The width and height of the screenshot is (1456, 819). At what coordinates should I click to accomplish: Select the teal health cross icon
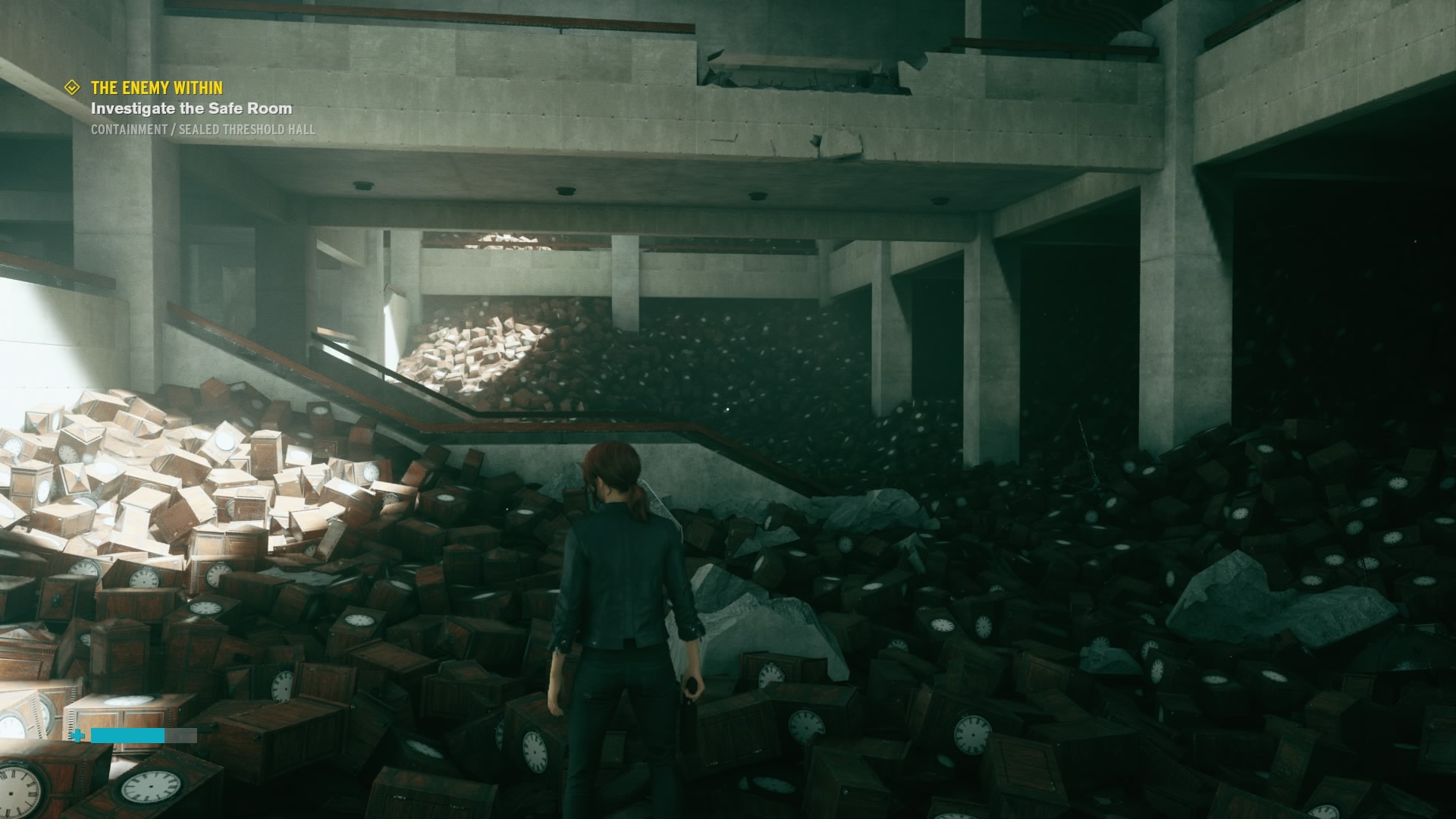[x=77, y=734]
